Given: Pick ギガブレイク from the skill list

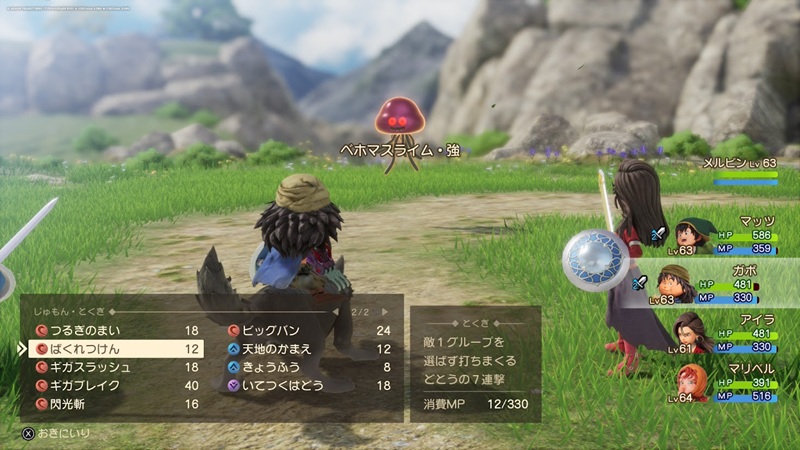Looking at the screenshot, I should [x=110, y=385].
